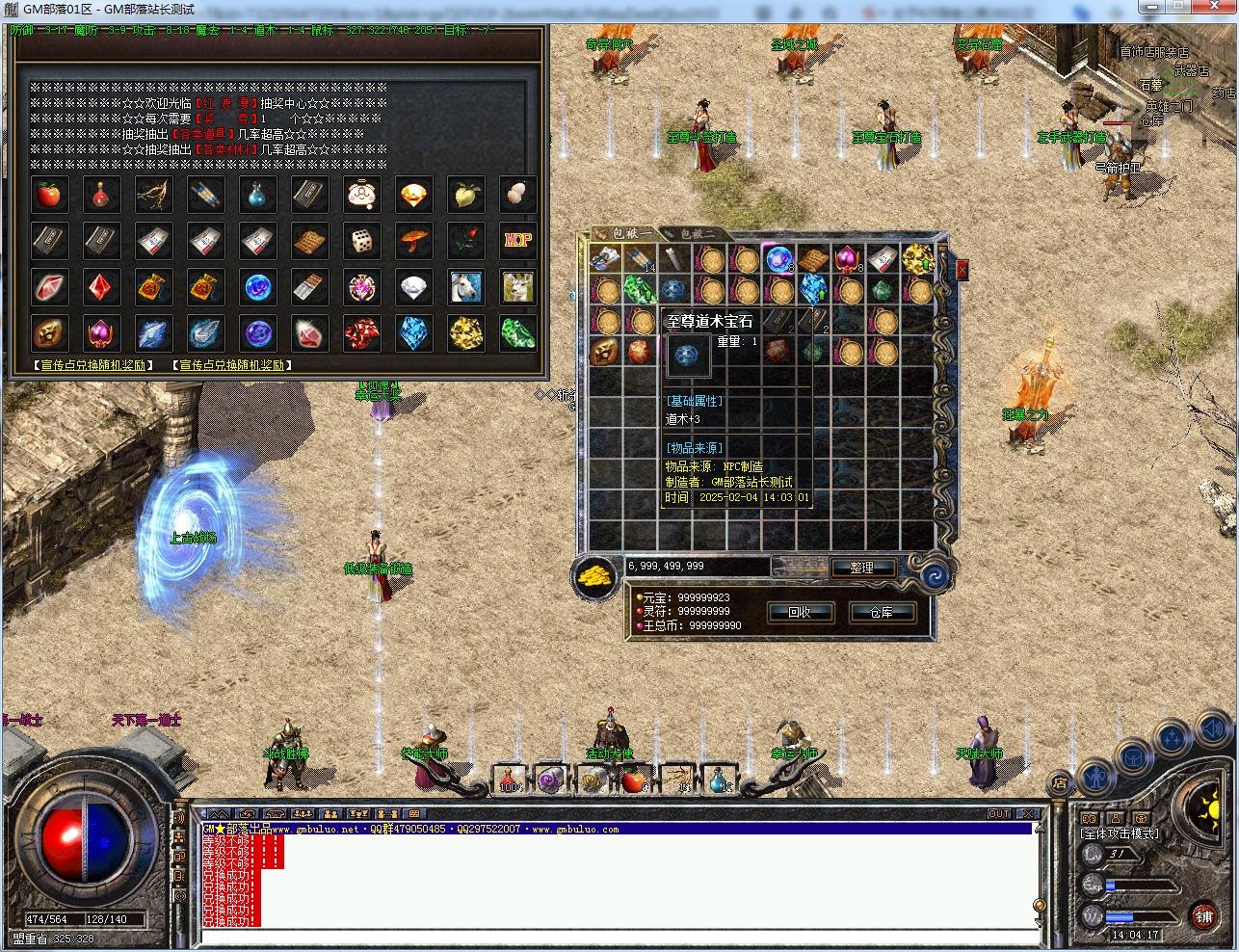Select the white dice prize icon
1239x952 pixels.
tap(361, 241)
